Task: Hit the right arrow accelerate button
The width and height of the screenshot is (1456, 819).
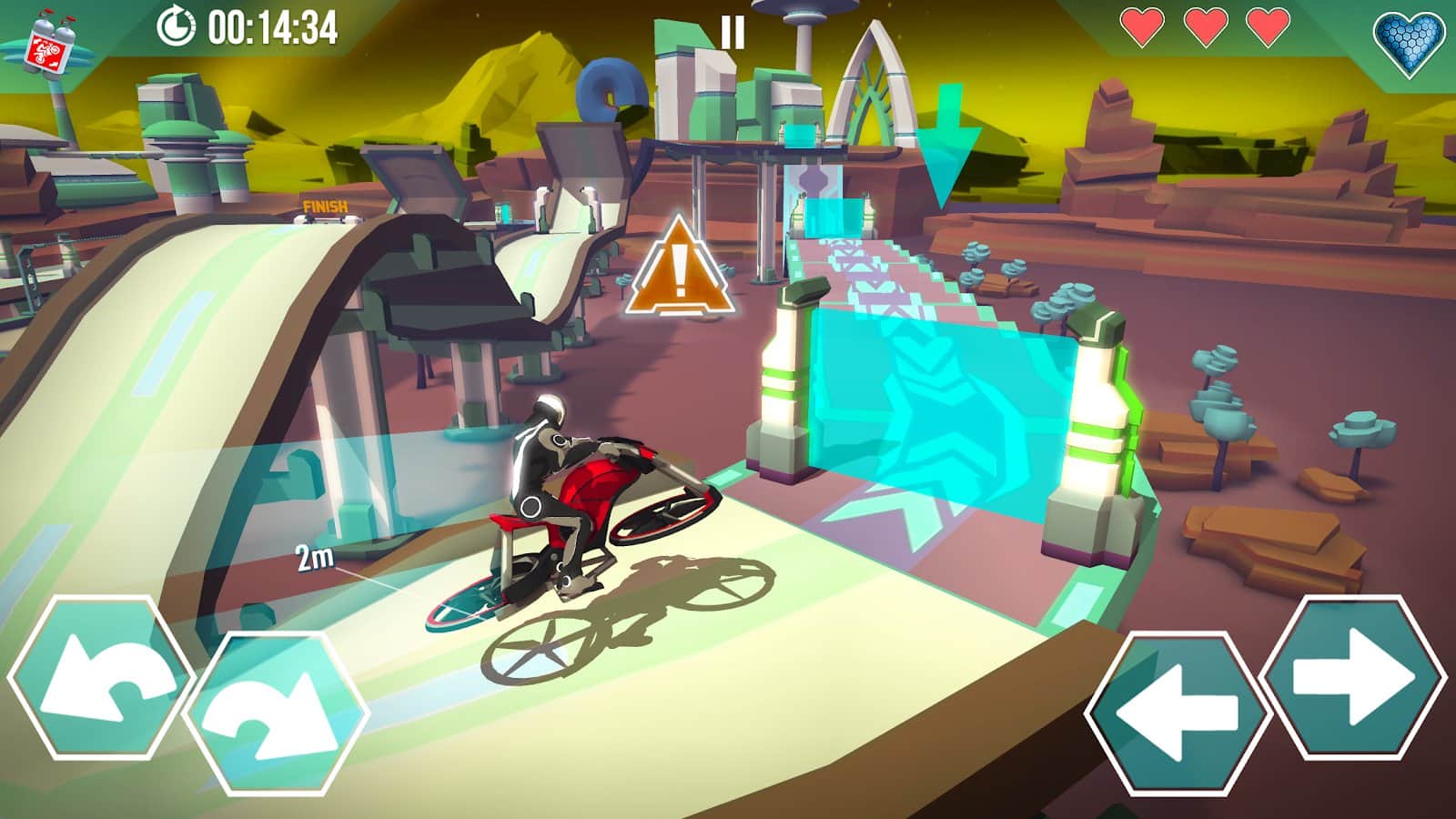Action: coord(1353,677)
